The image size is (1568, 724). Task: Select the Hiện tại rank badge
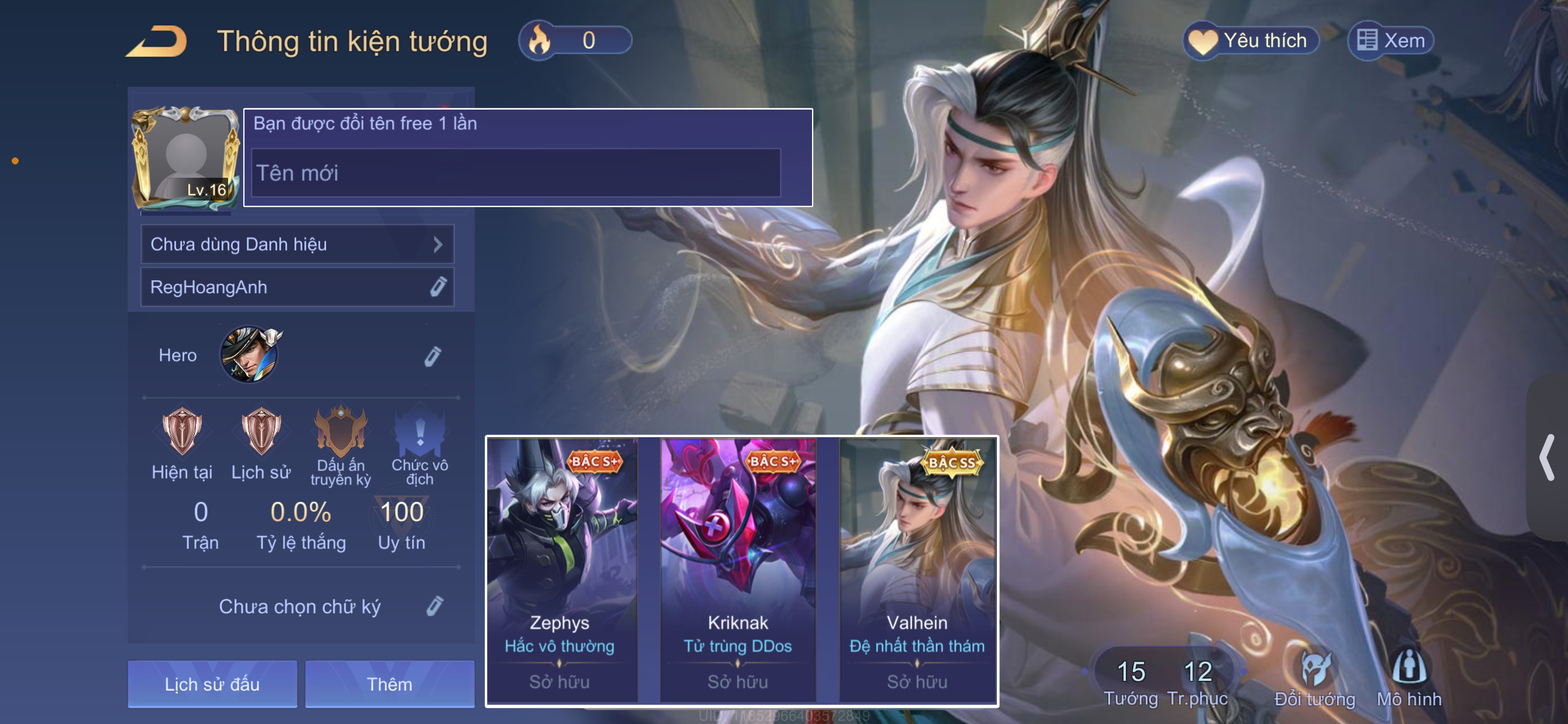coord(181,432)
